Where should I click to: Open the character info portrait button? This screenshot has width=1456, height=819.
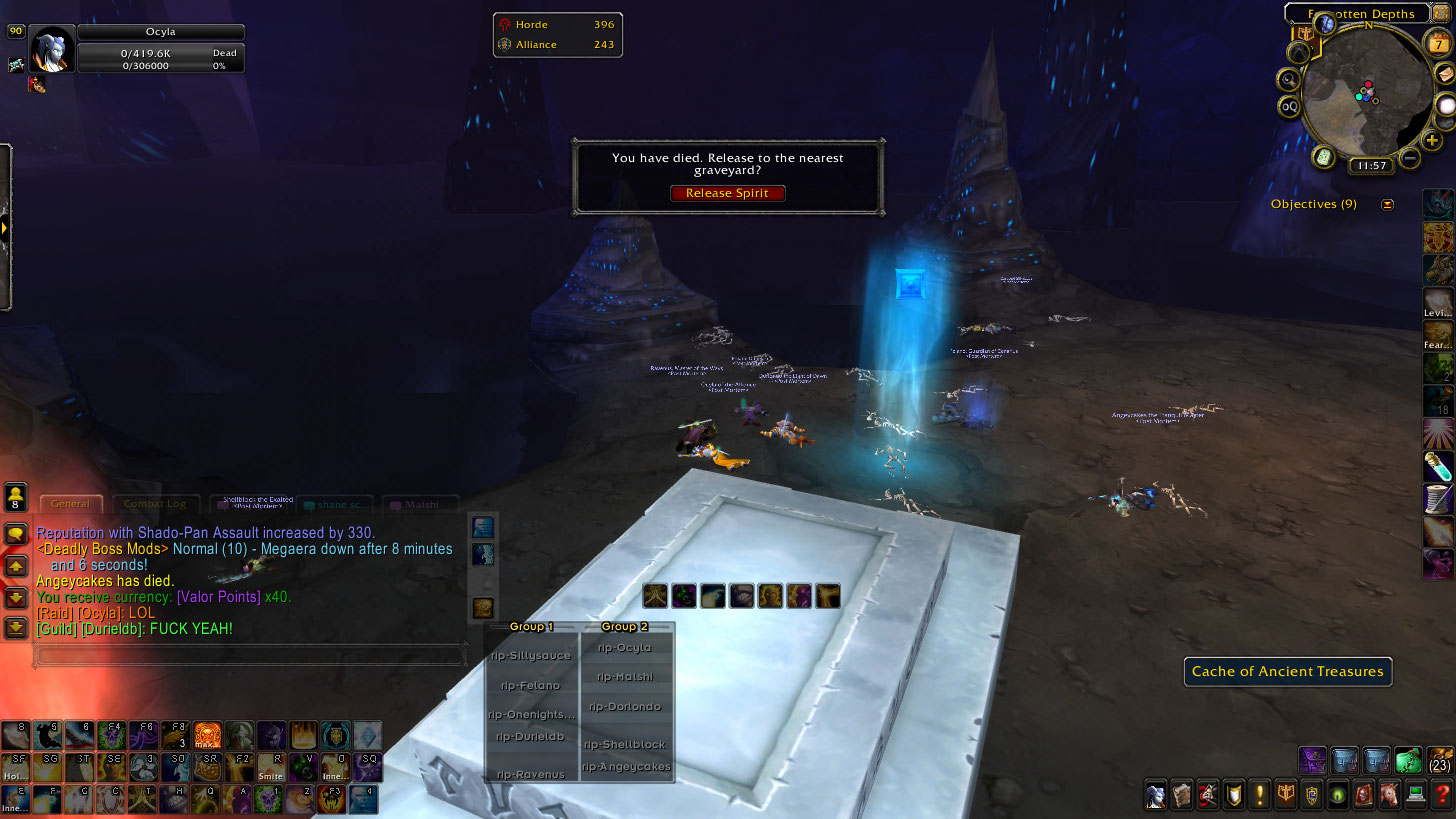(x=1155, y=796)
